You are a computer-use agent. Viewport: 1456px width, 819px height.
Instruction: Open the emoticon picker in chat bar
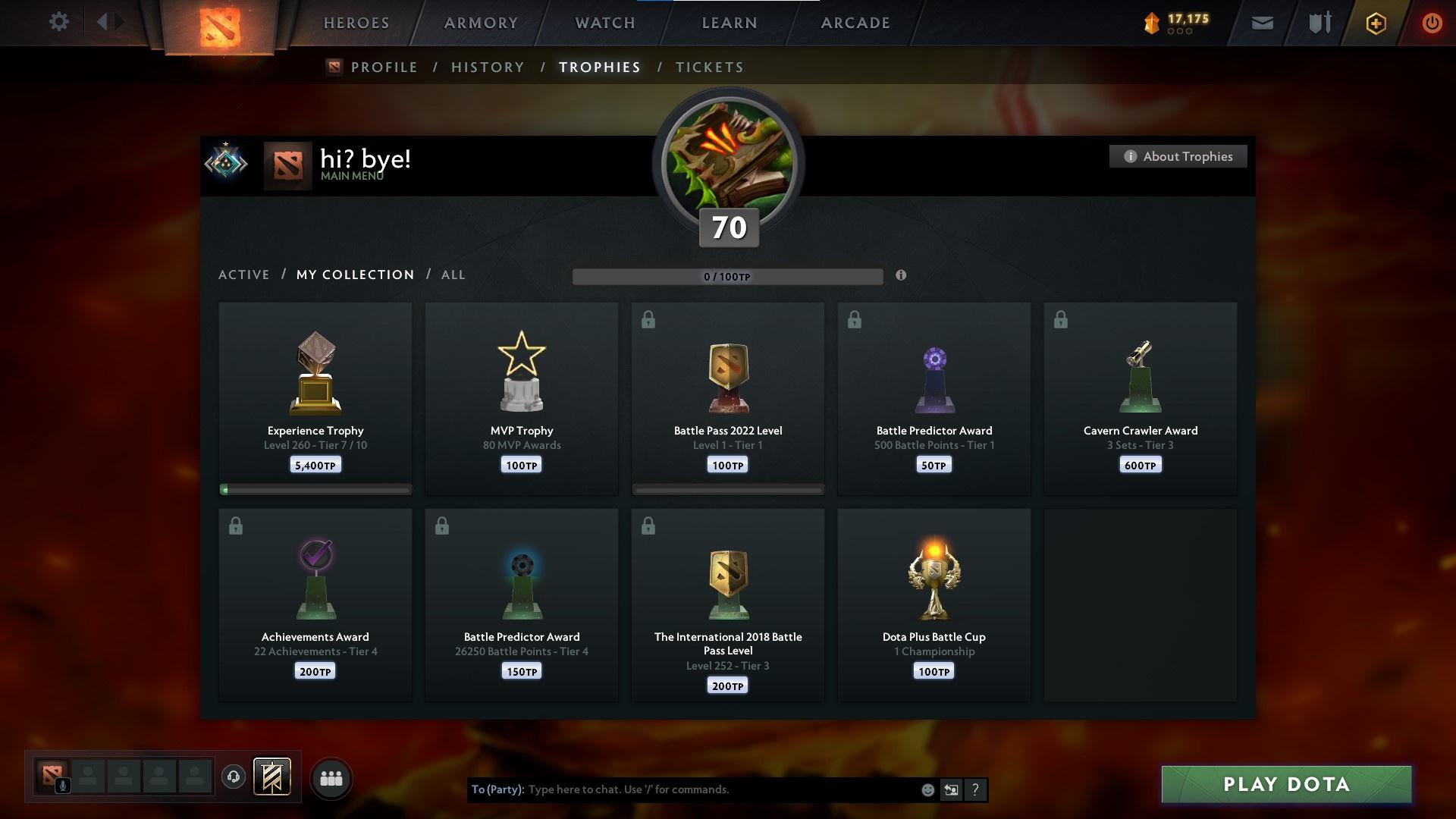(x=927, y=789)
